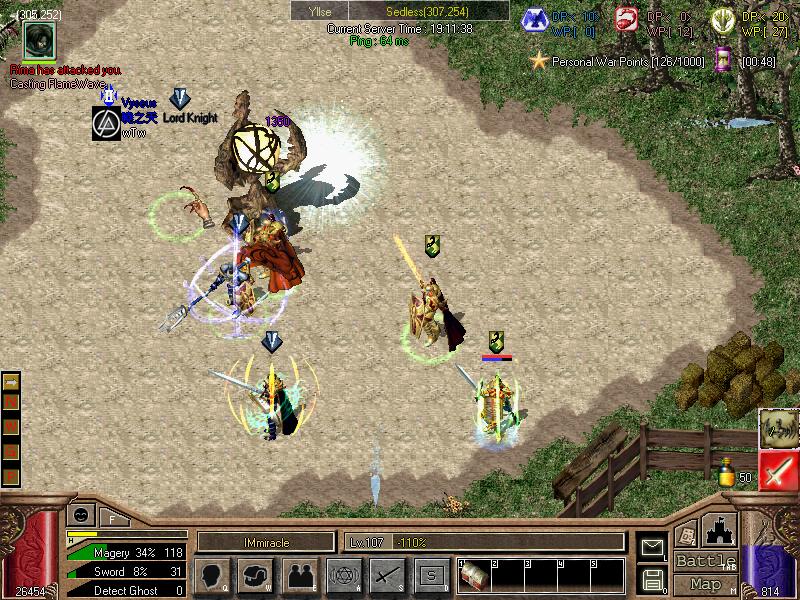Image resolution: width=800 pixels, height=600 pixels.
Task: Select the target portrait in top-left corner
Action: point(40,42)
